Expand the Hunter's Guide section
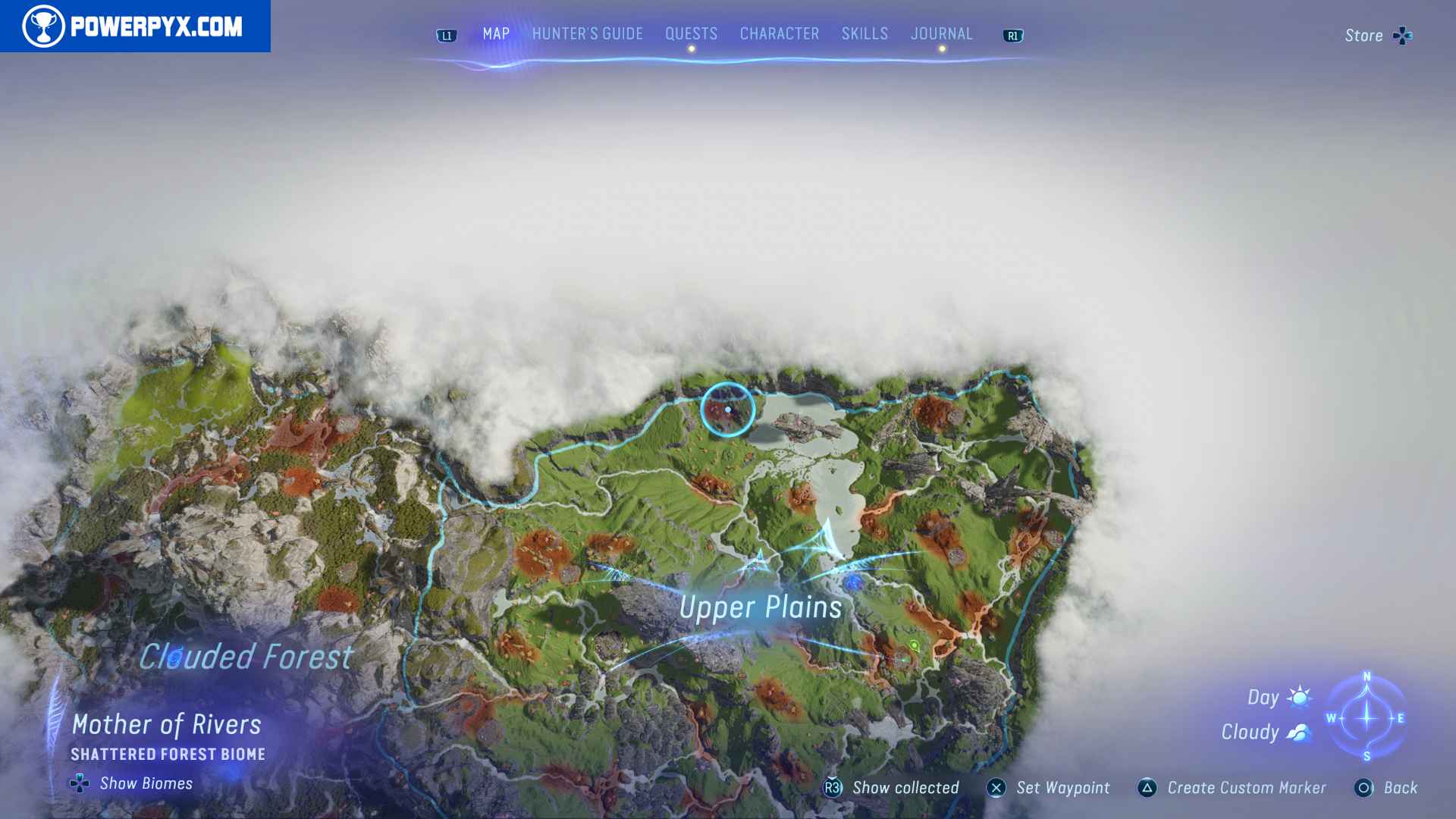Viewport: 1456px width, 819px height. 586,33
